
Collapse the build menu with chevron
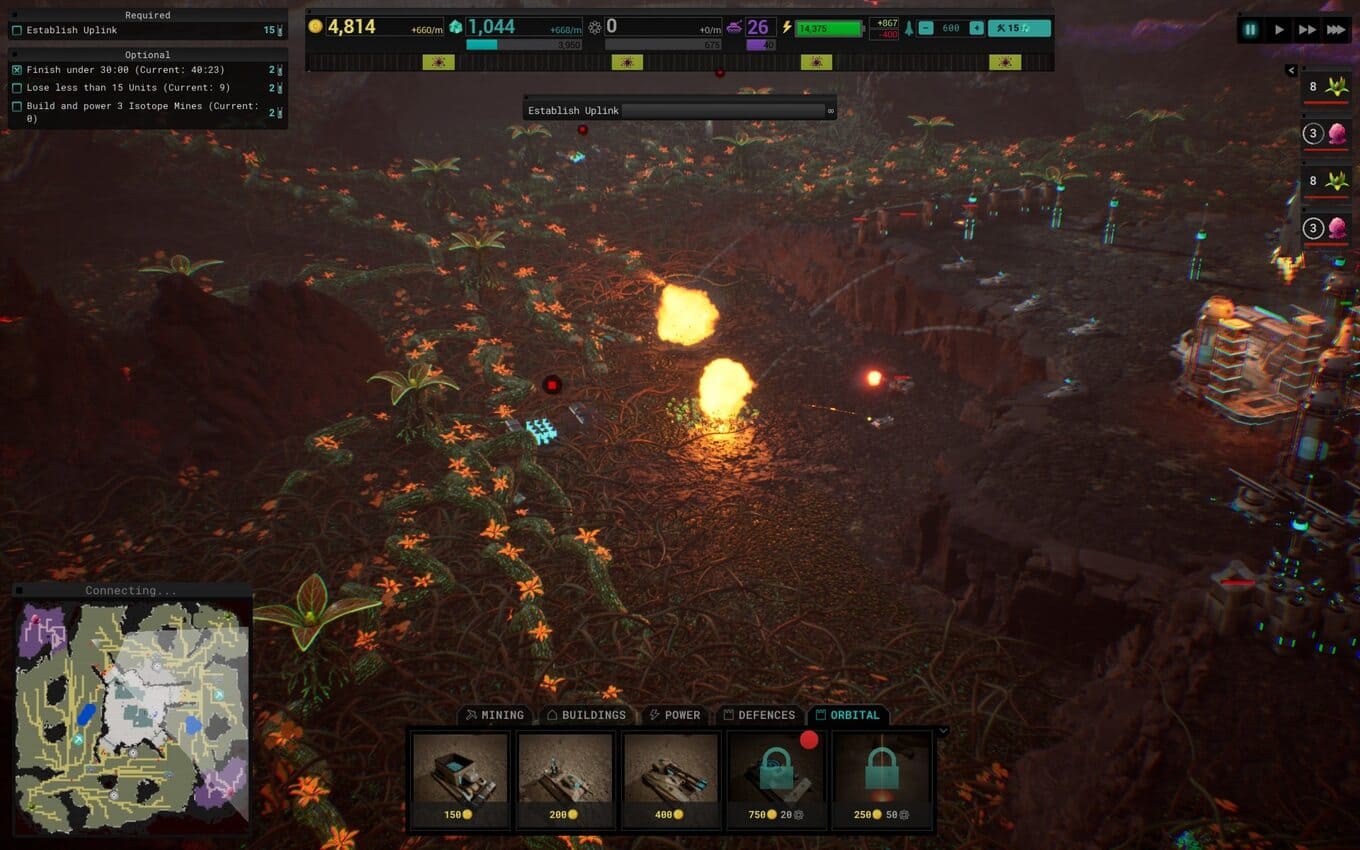[x=942, y=731]
